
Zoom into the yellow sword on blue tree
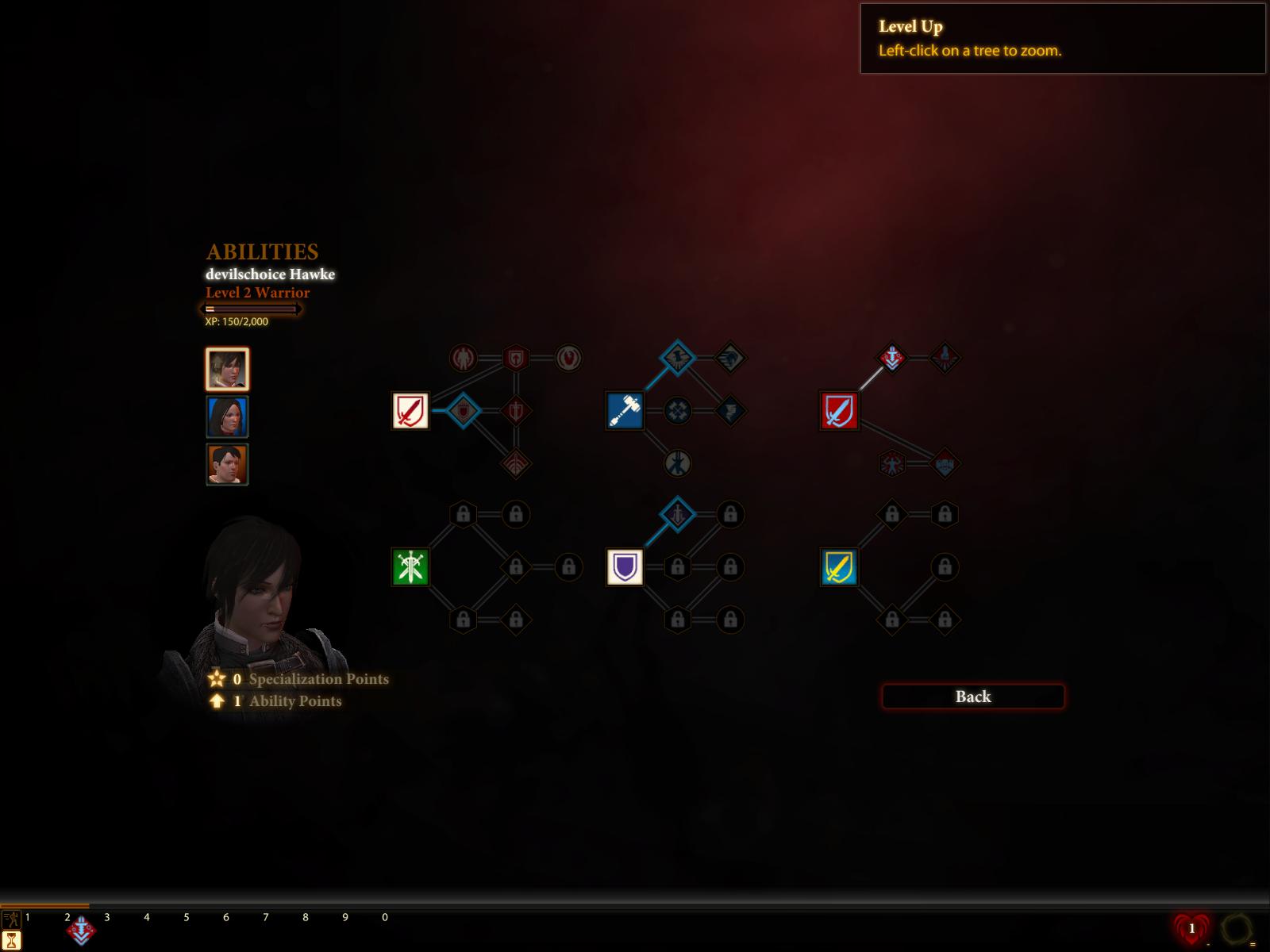839,567
